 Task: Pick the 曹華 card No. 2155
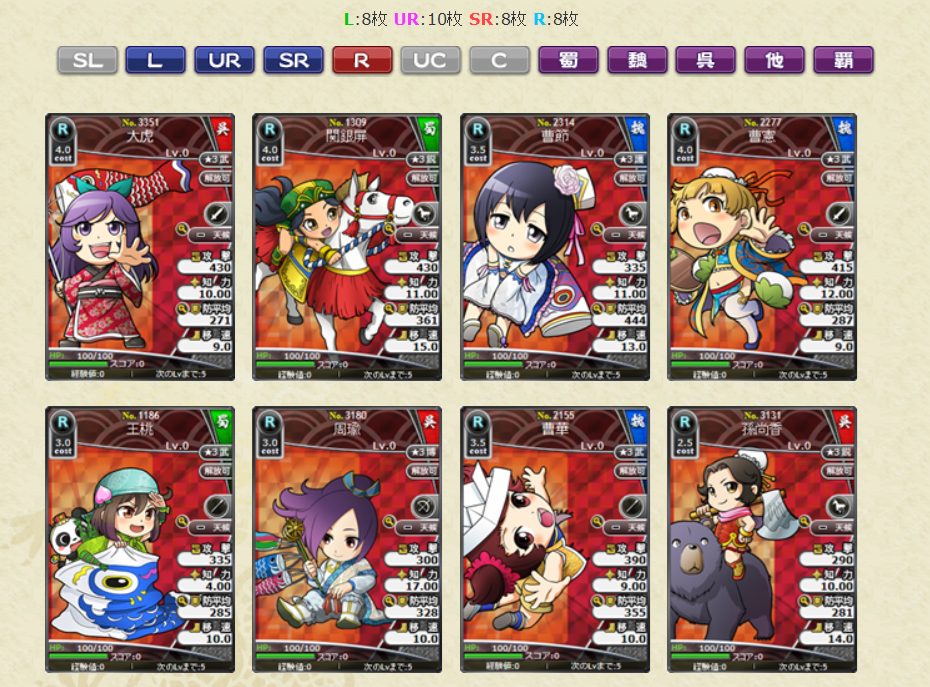coord(555,539)
